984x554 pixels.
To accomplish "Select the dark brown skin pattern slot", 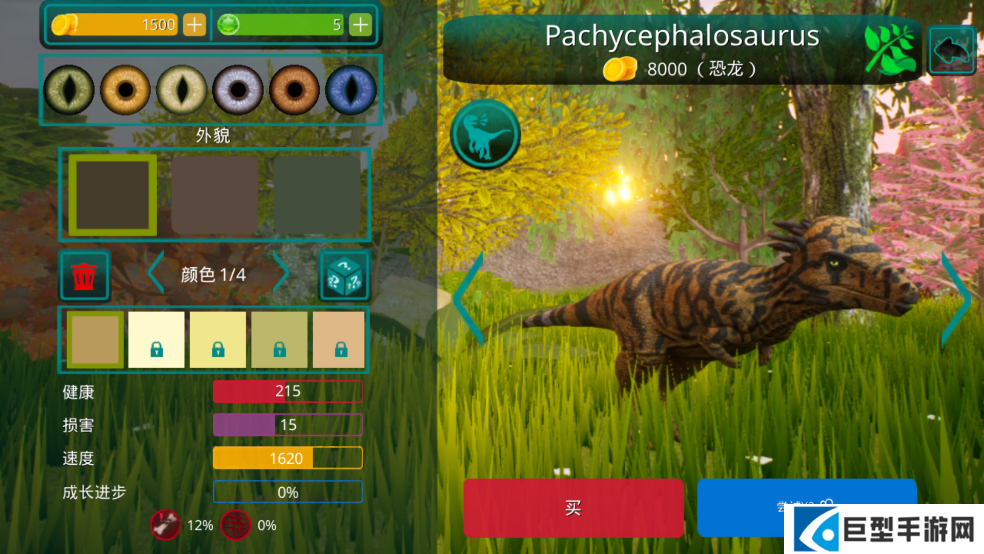I will point(112,195).
